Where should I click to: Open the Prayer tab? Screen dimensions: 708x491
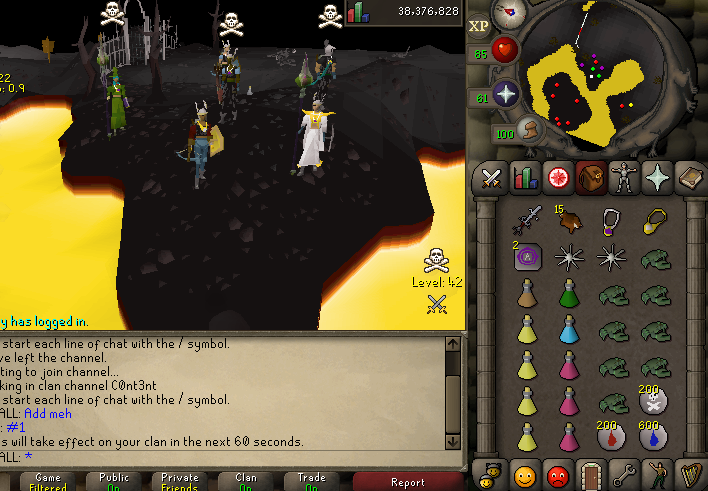click(657, 178)
